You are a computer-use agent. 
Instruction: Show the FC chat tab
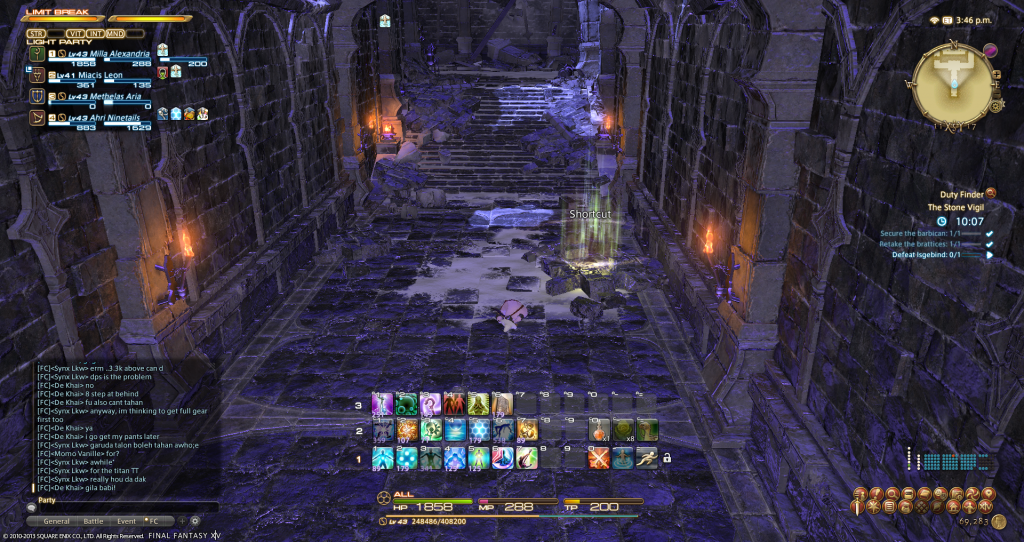coord(154,521)
